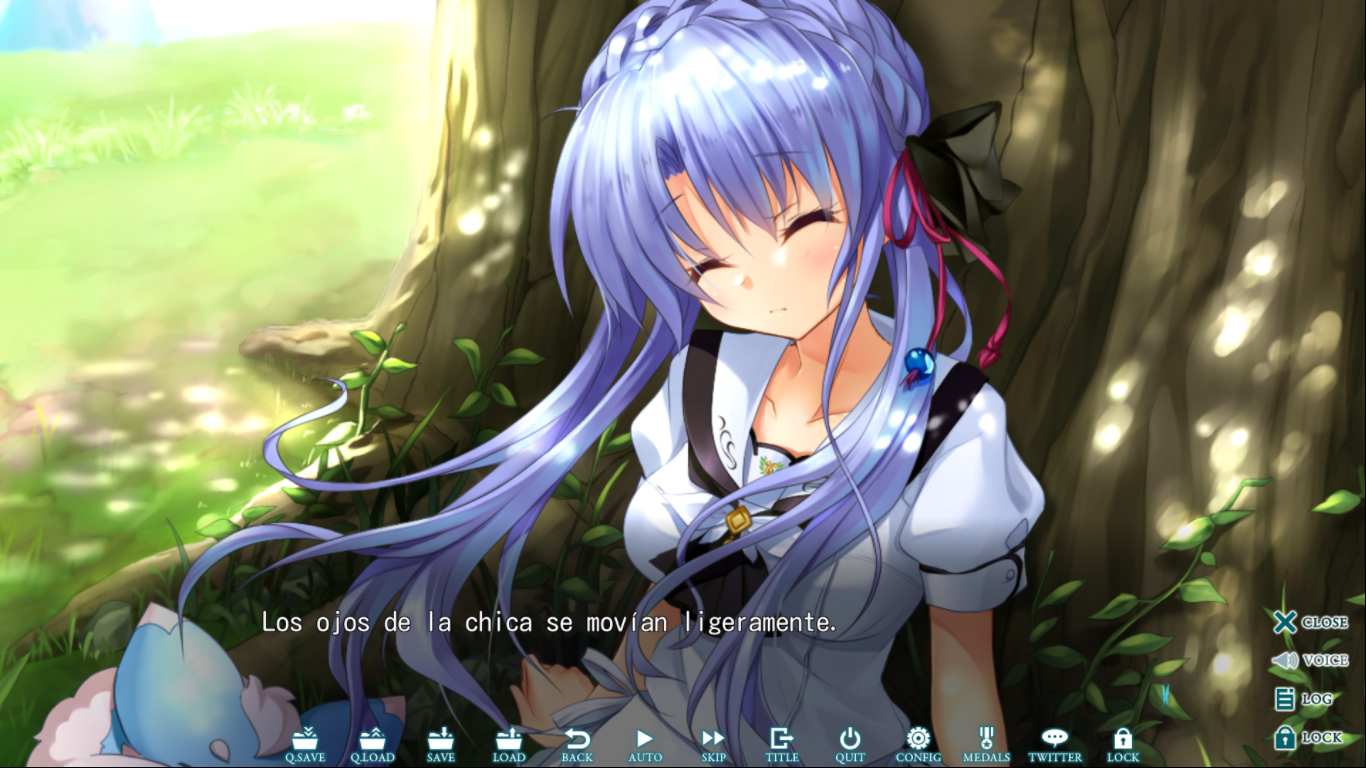Click the QUIT power icon
This screenshot has width=1366, height=768.
pyautogui.click(x=850, y=744)
